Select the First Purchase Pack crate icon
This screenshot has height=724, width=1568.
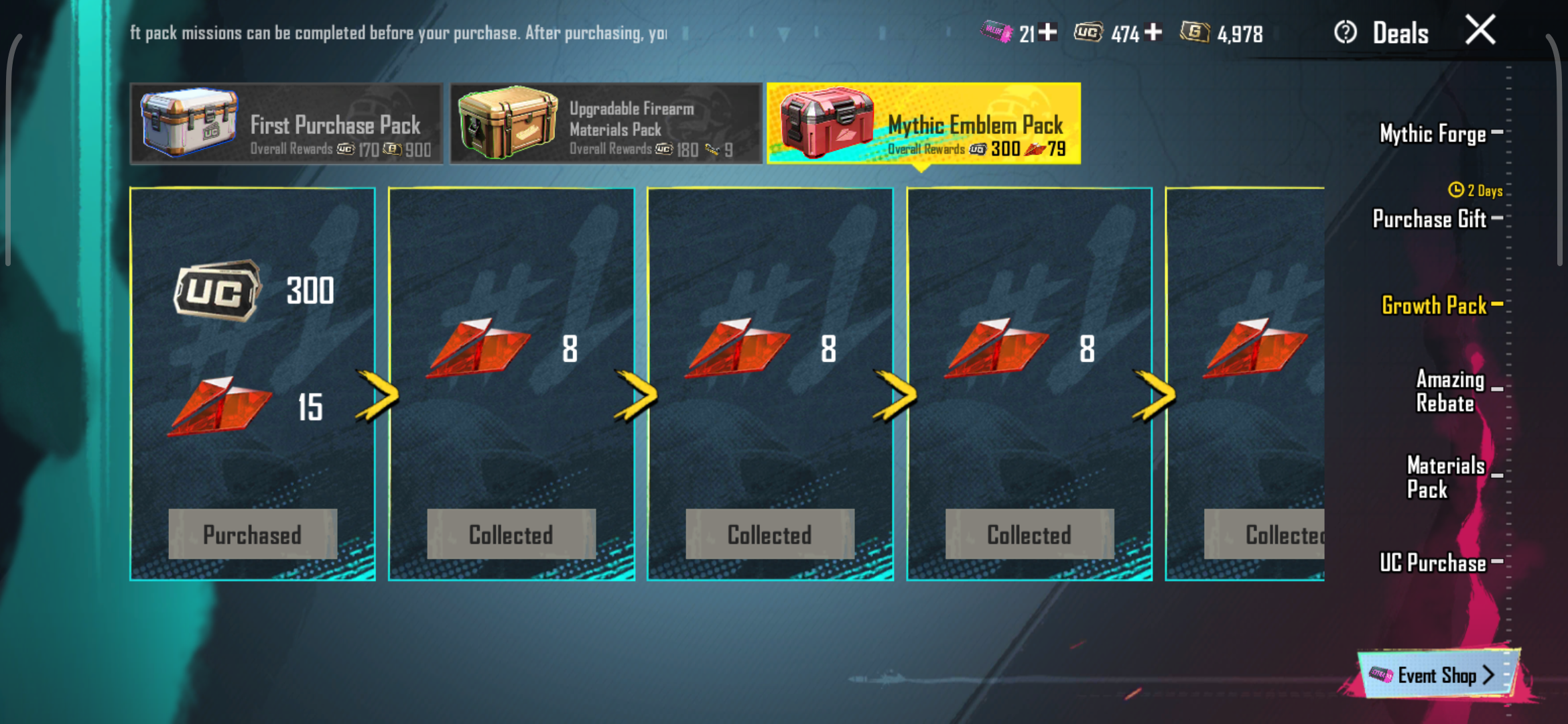(x=188, y=124)
